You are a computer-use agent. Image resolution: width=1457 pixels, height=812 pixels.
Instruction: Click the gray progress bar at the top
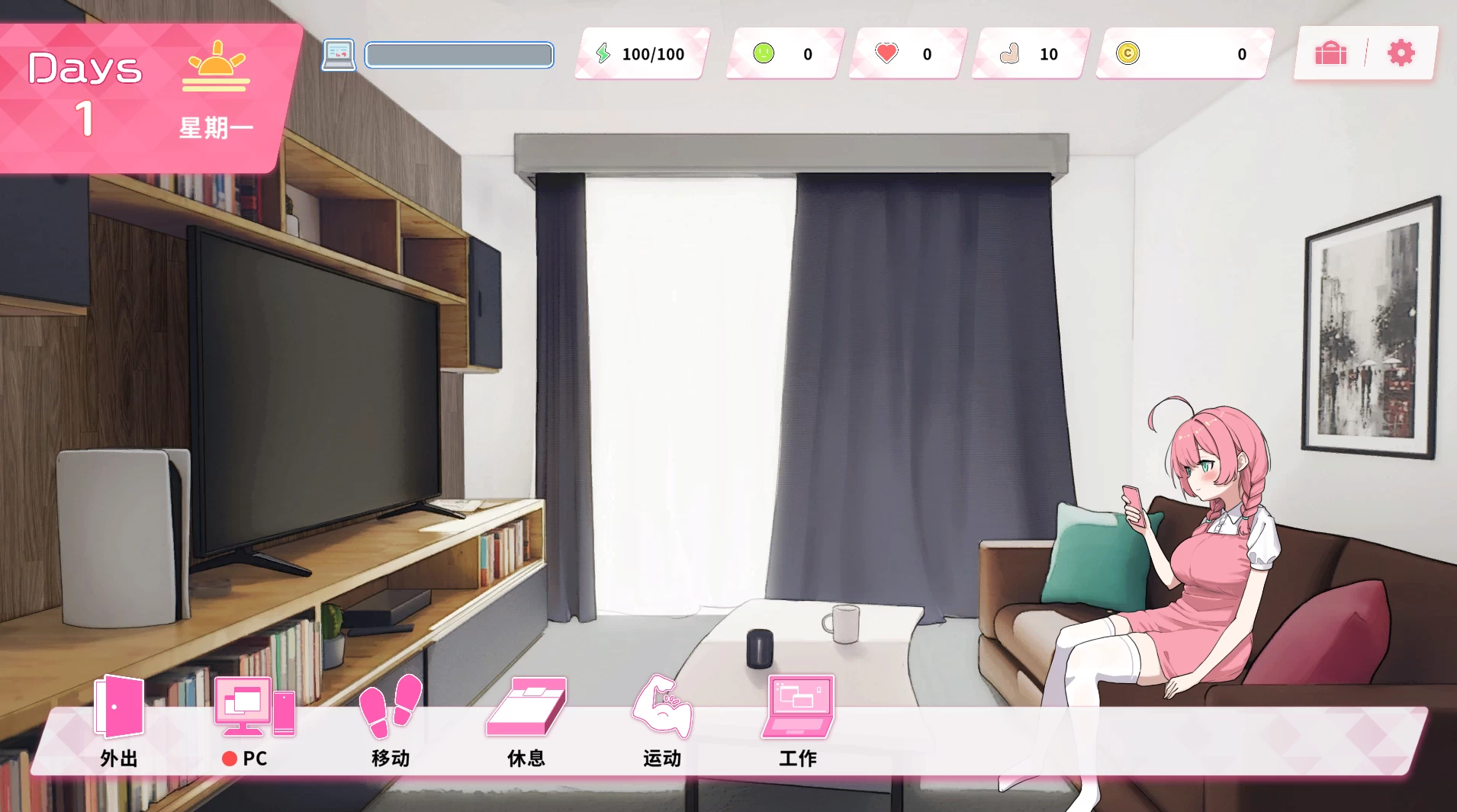(458, 54)
